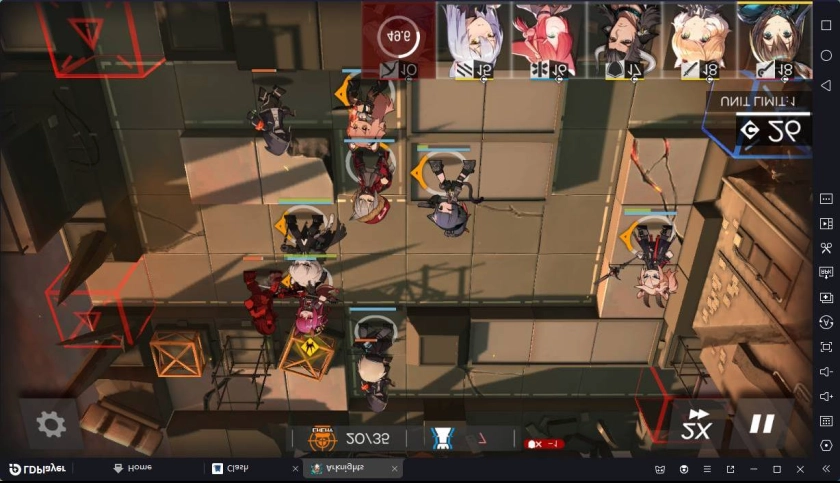This screenshot has height=483, width=840.
Task: Pick the dark horned operator card costing 17
Action: pyautogui.click(x=624, y=40)
